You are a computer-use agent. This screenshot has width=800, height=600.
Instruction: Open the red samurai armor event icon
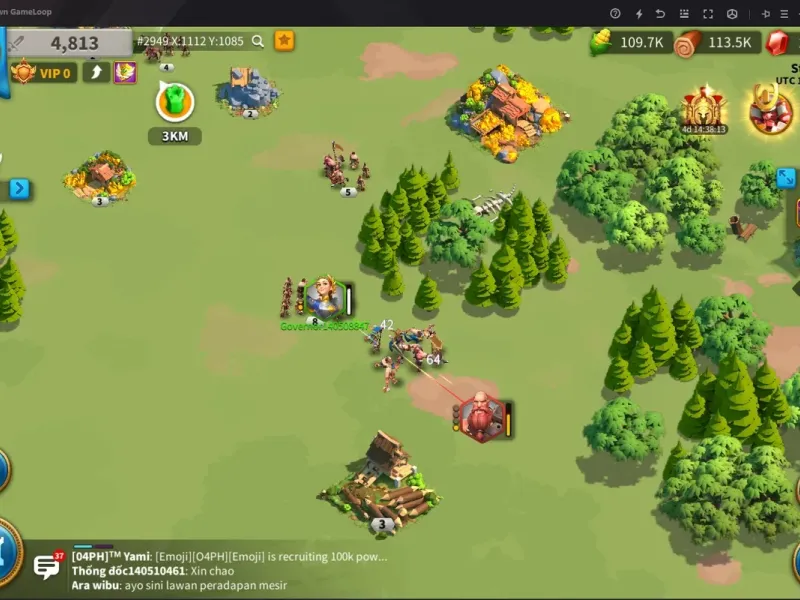pos(770,112)
